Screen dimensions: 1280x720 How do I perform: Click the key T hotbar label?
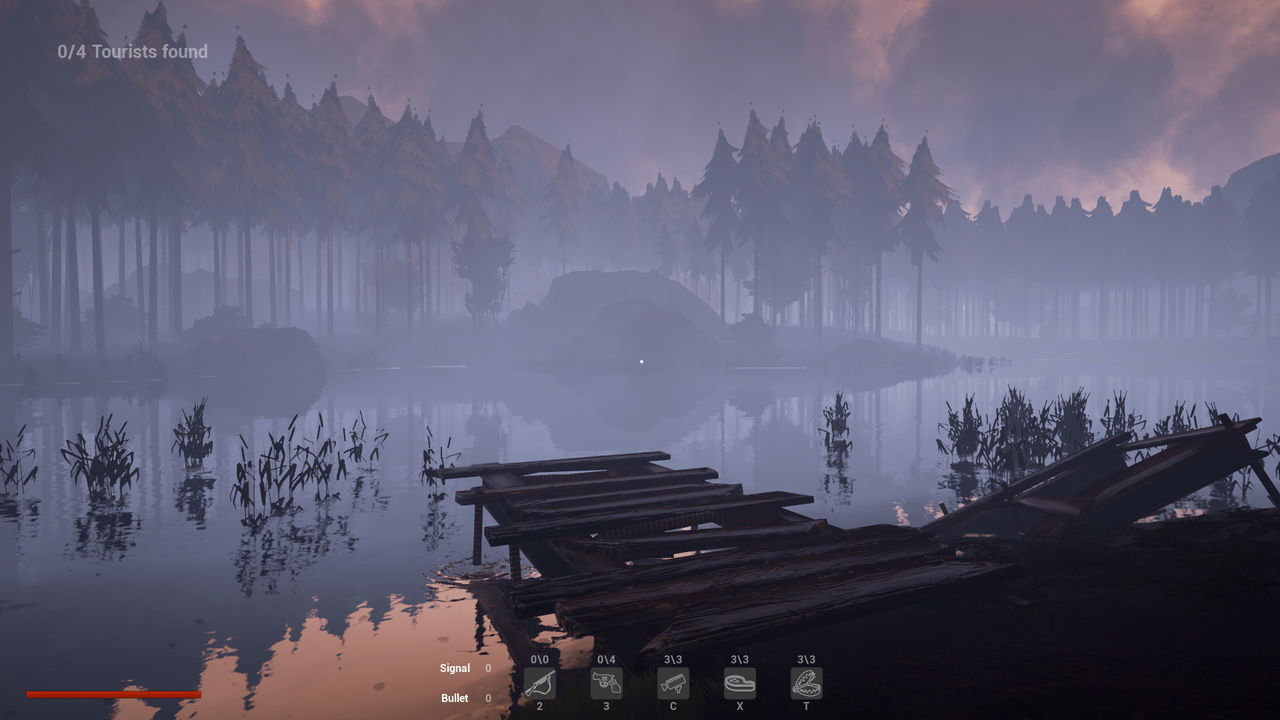pos(806,706)
